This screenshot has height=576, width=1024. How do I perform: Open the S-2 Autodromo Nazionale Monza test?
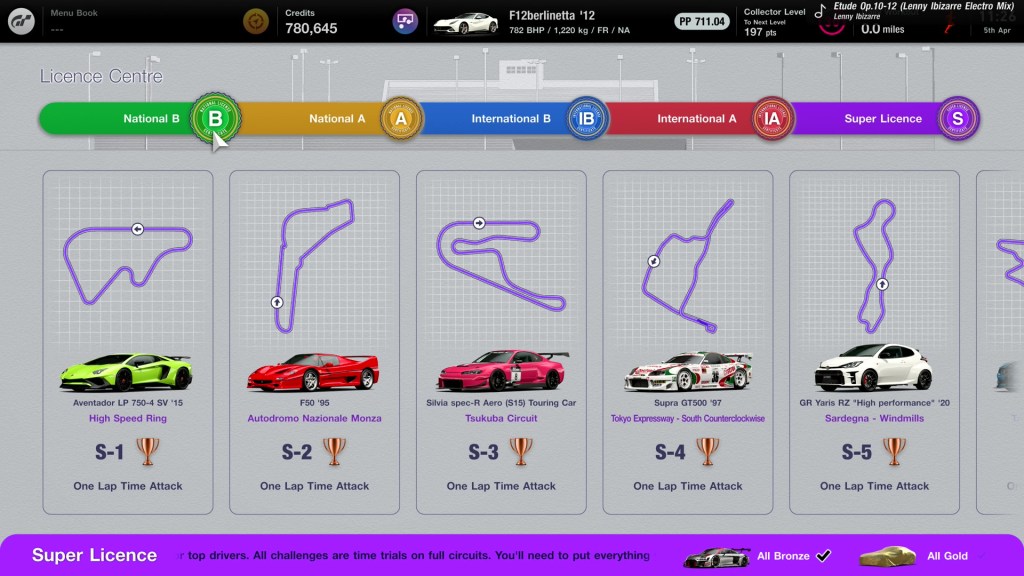coord(314,341)
